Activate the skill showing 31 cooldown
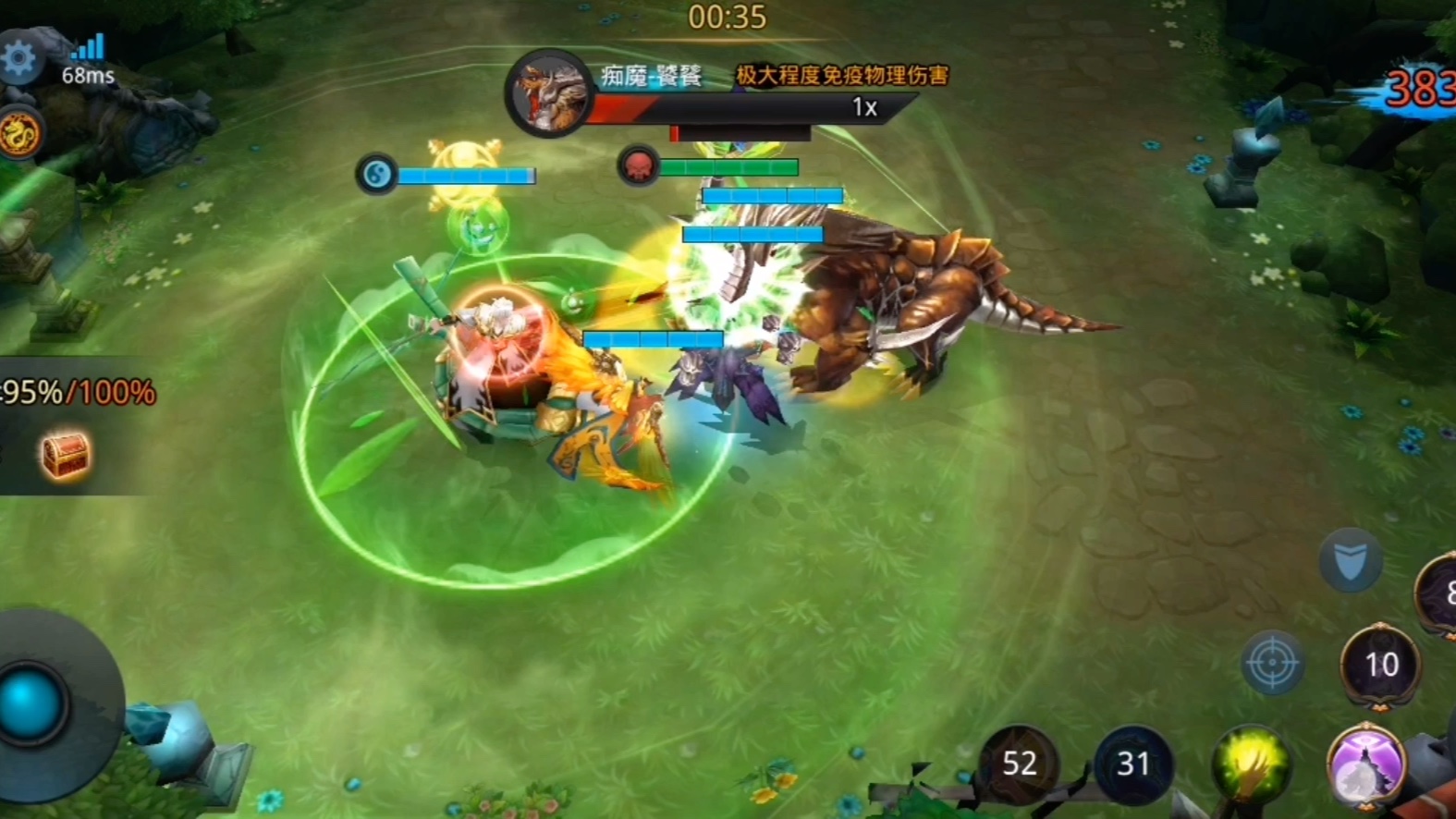This screenshot has width=1456, height=819. 1132,764
